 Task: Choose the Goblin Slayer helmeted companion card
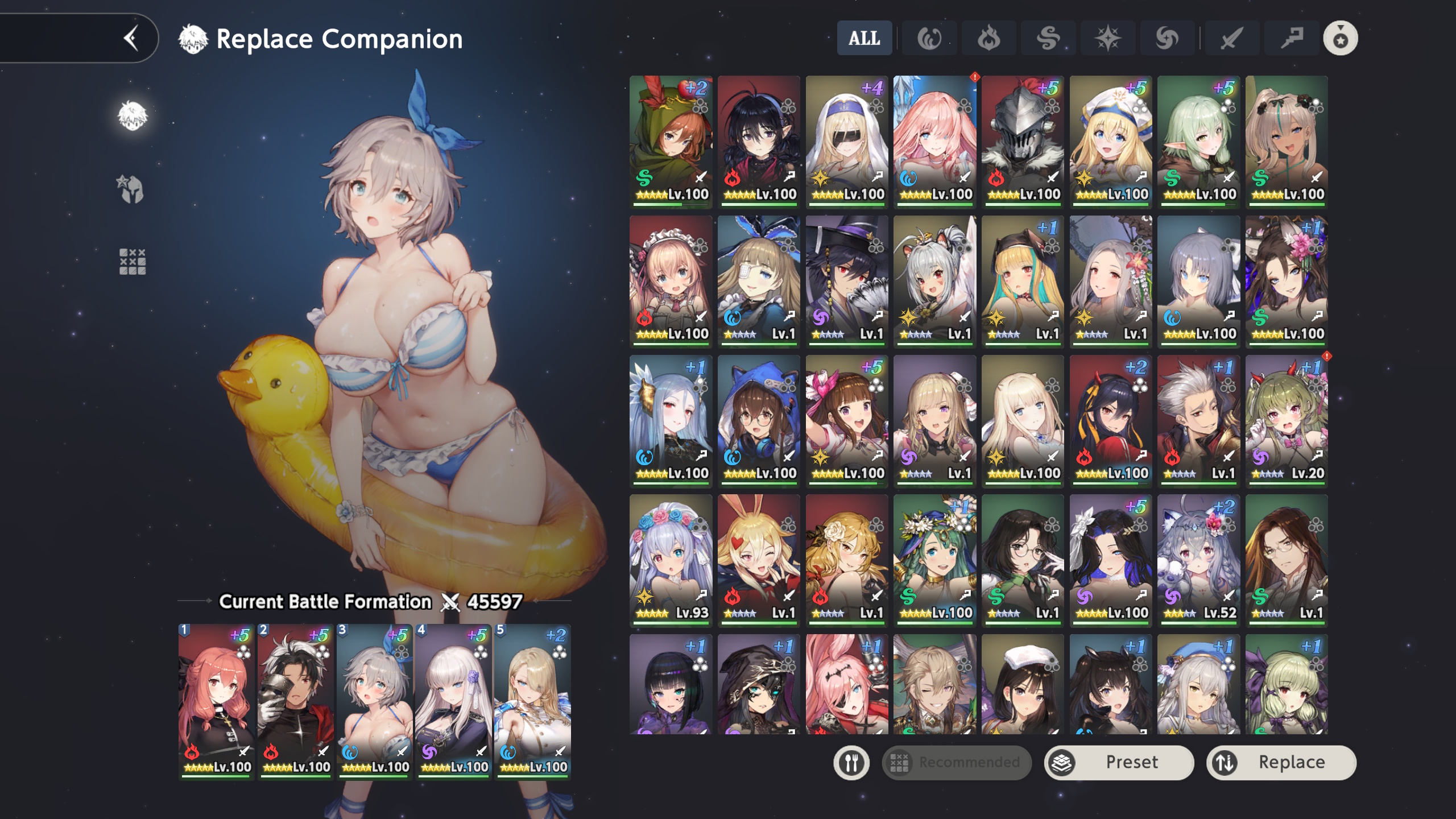[x=1023, y=140]
